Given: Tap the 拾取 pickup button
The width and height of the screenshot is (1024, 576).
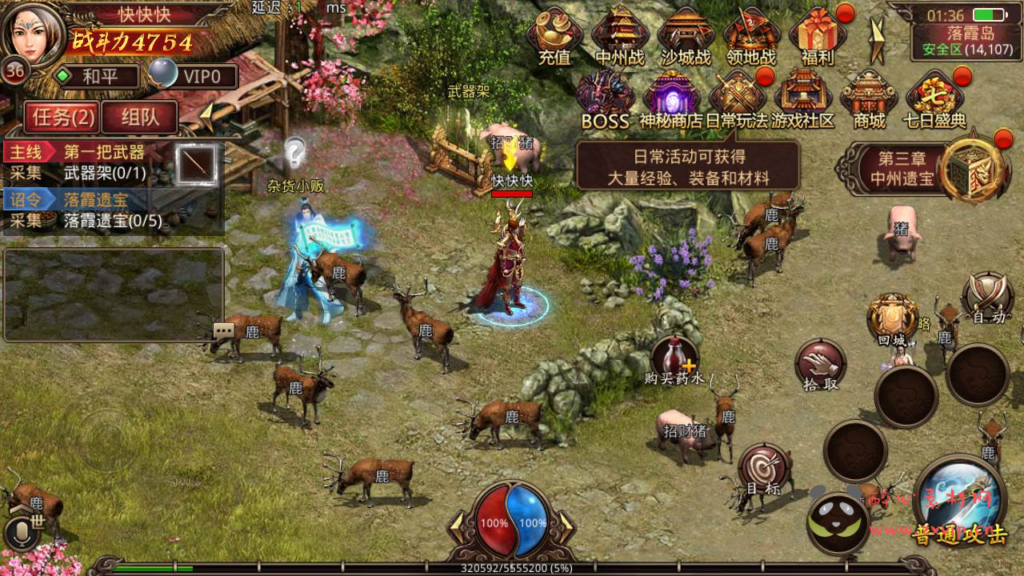Looking at the screenshot, I should pos(820,364).
